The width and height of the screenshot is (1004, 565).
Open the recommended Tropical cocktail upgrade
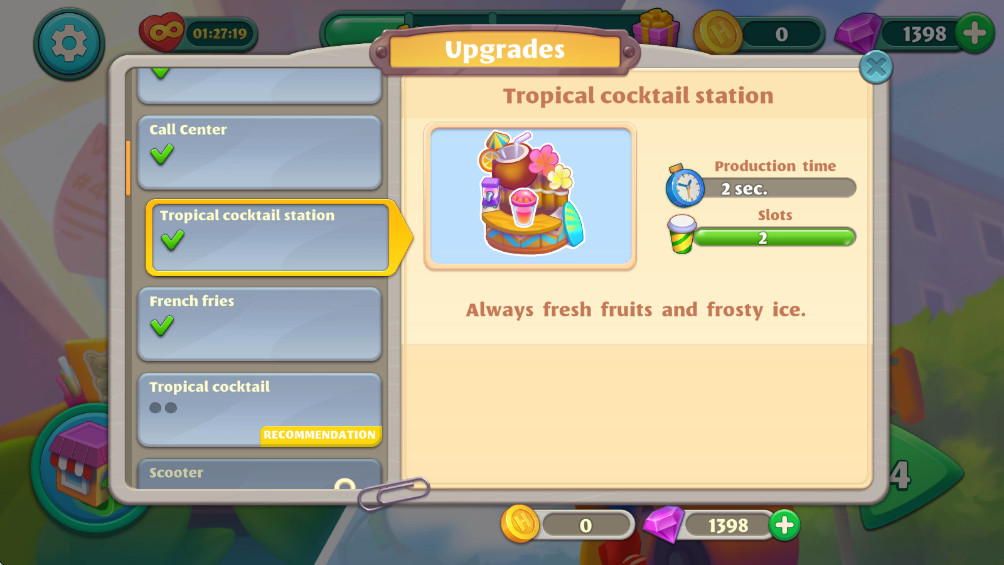point(259,409)
